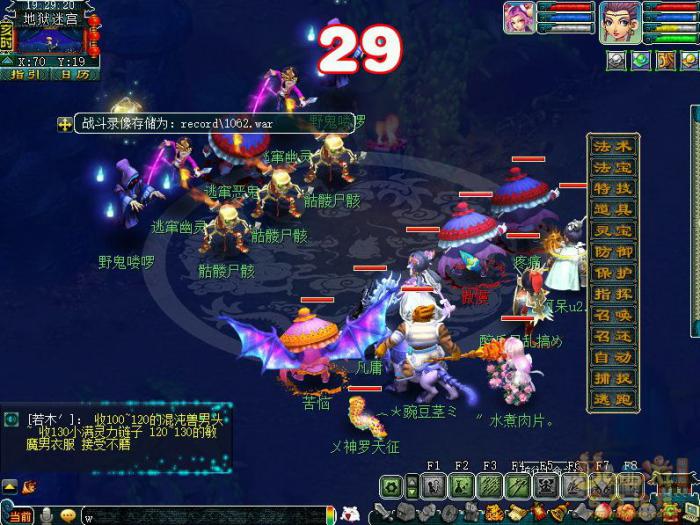Open the 道具 (Items) battle command
The width and height of the screenshot is (700, 525).
coord(613,209)
